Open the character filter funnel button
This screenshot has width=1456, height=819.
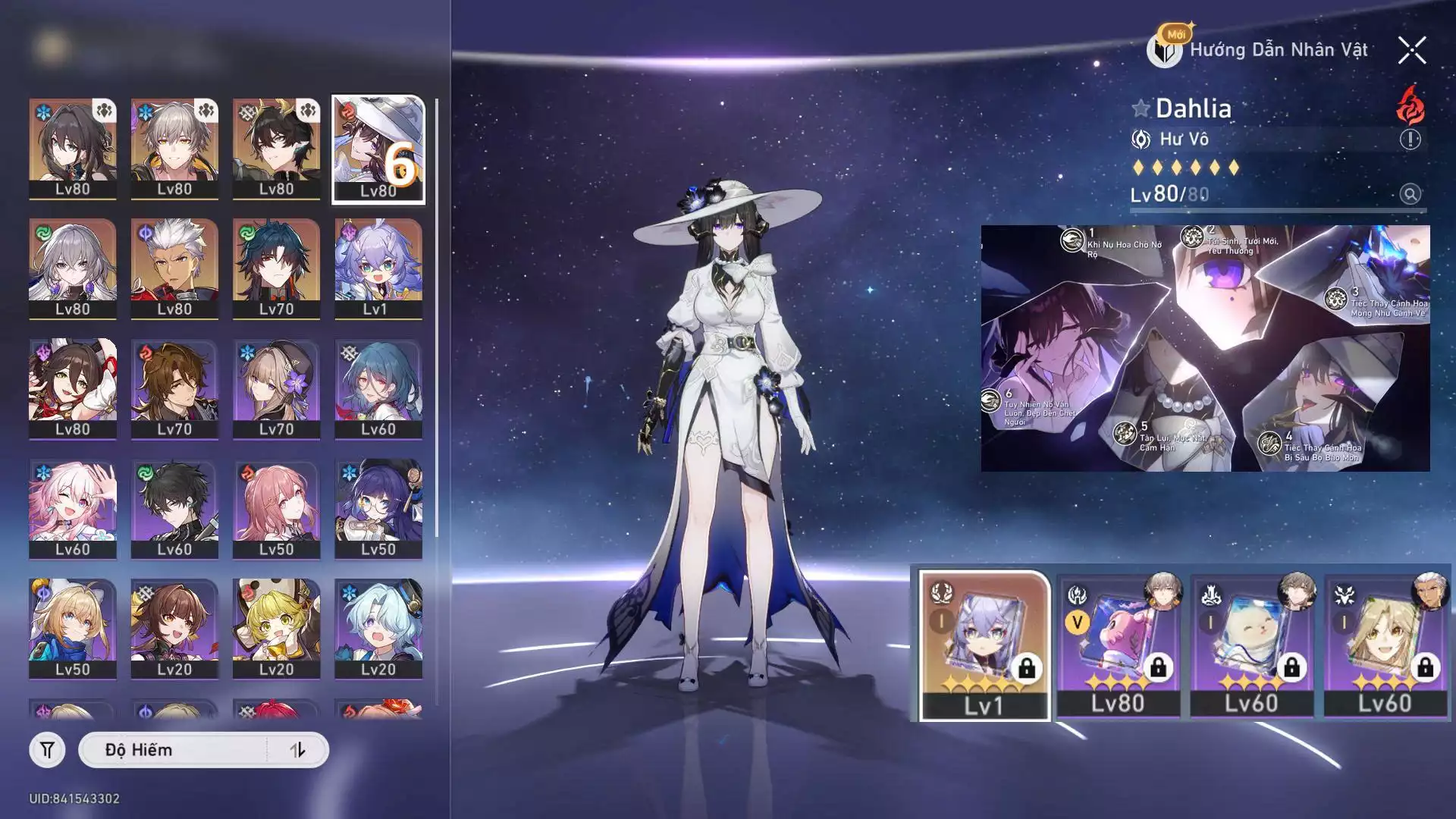[47, 750]
